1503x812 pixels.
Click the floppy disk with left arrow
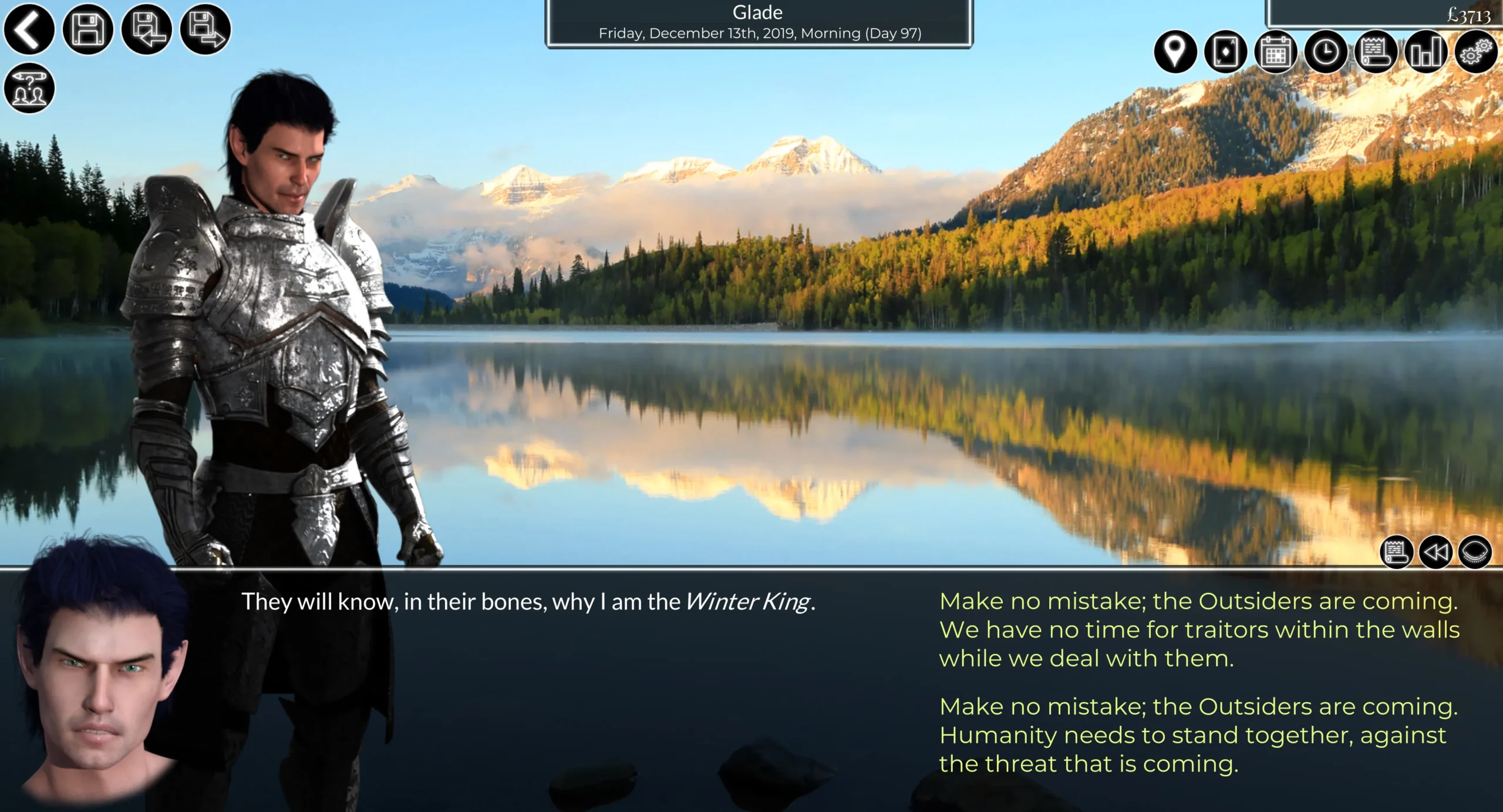click(x=146, y=29)
